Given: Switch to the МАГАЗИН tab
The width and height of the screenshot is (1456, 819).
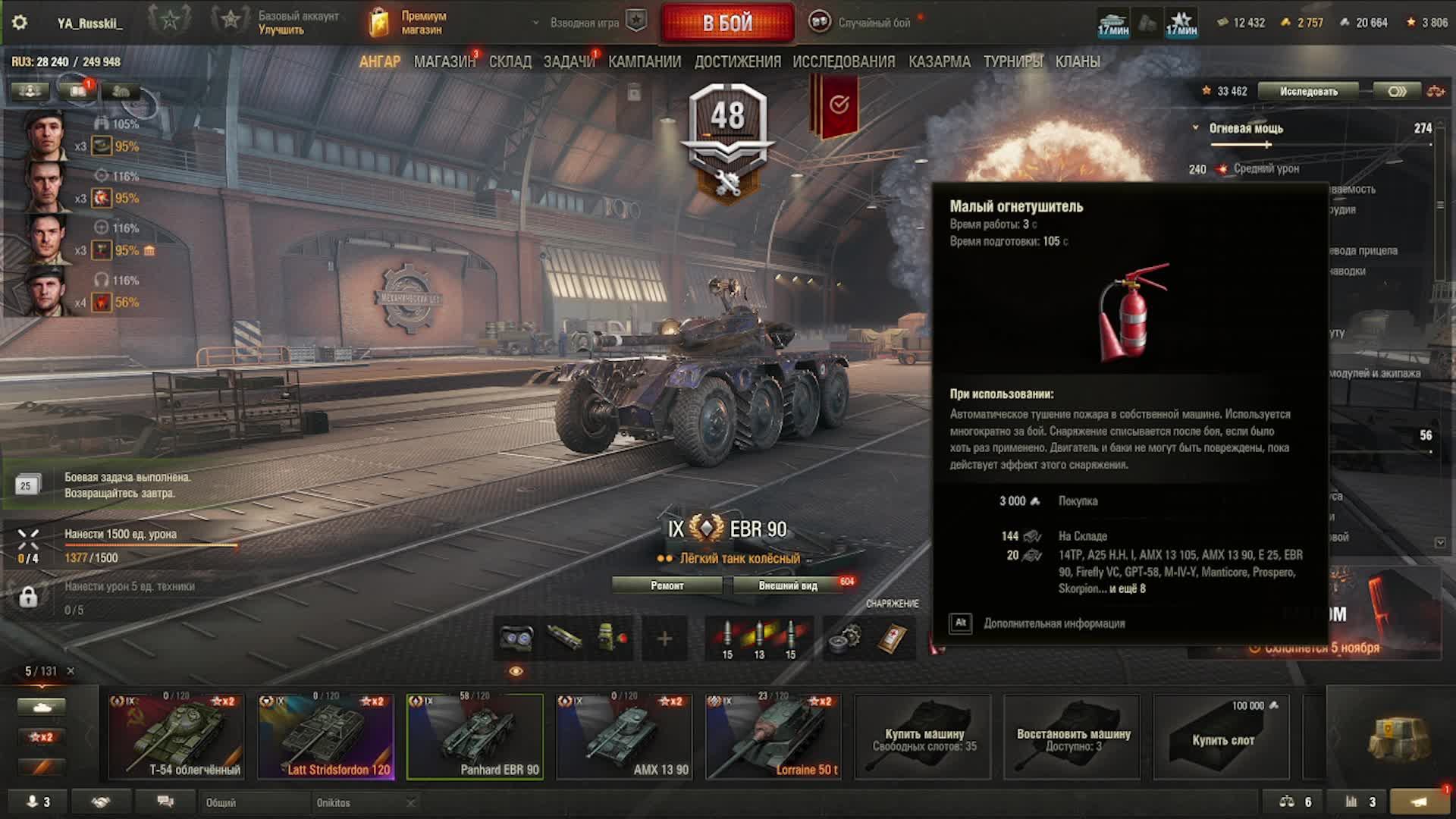Looking at the screenshot, I should pyautogui.click(x=444, y=62).
